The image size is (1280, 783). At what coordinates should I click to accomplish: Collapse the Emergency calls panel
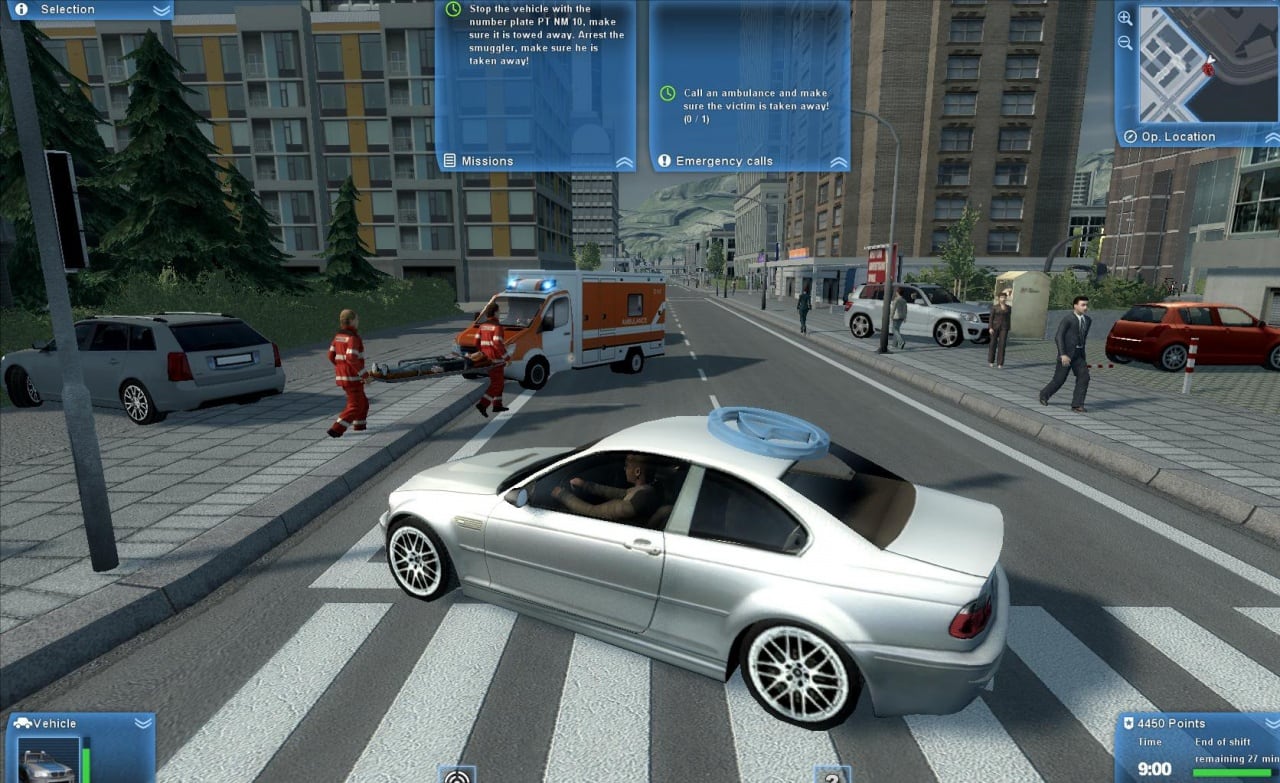click(x=838, y=161)
